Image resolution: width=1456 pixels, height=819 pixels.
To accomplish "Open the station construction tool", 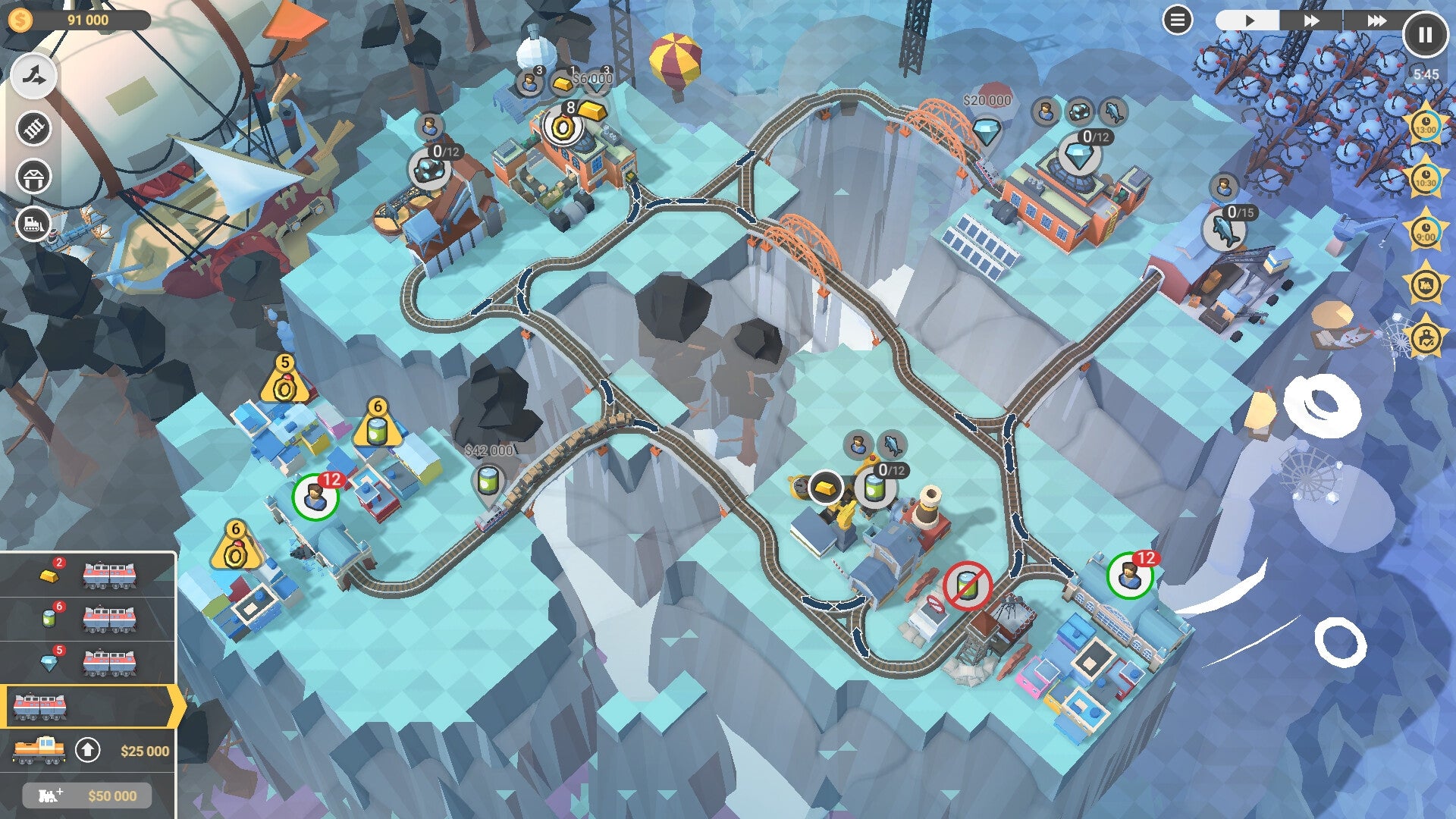I will coord(33,177).
